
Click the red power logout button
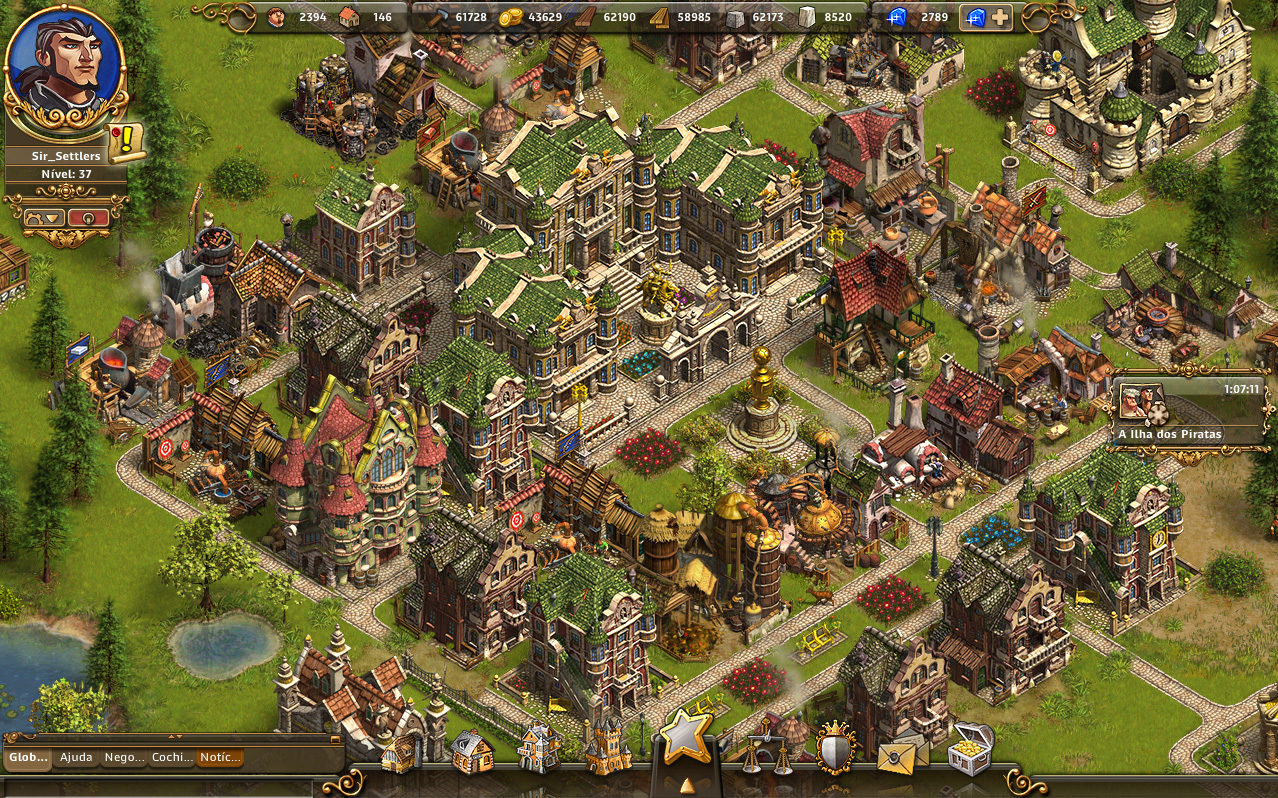tap(88, 217)
